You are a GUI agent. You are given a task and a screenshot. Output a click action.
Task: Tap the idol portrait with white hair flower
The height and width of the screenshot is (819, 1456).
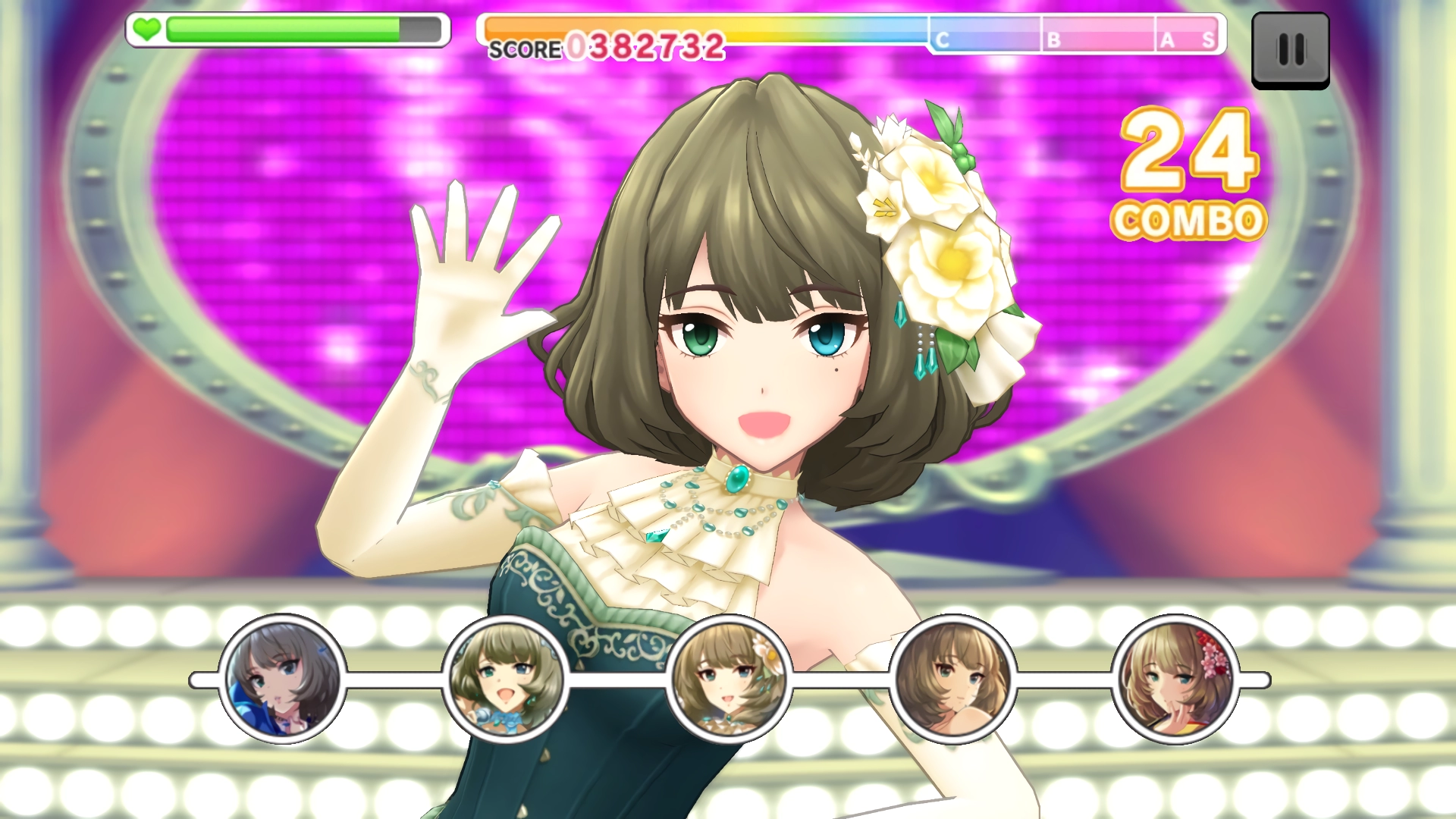(x=730, y=679)
